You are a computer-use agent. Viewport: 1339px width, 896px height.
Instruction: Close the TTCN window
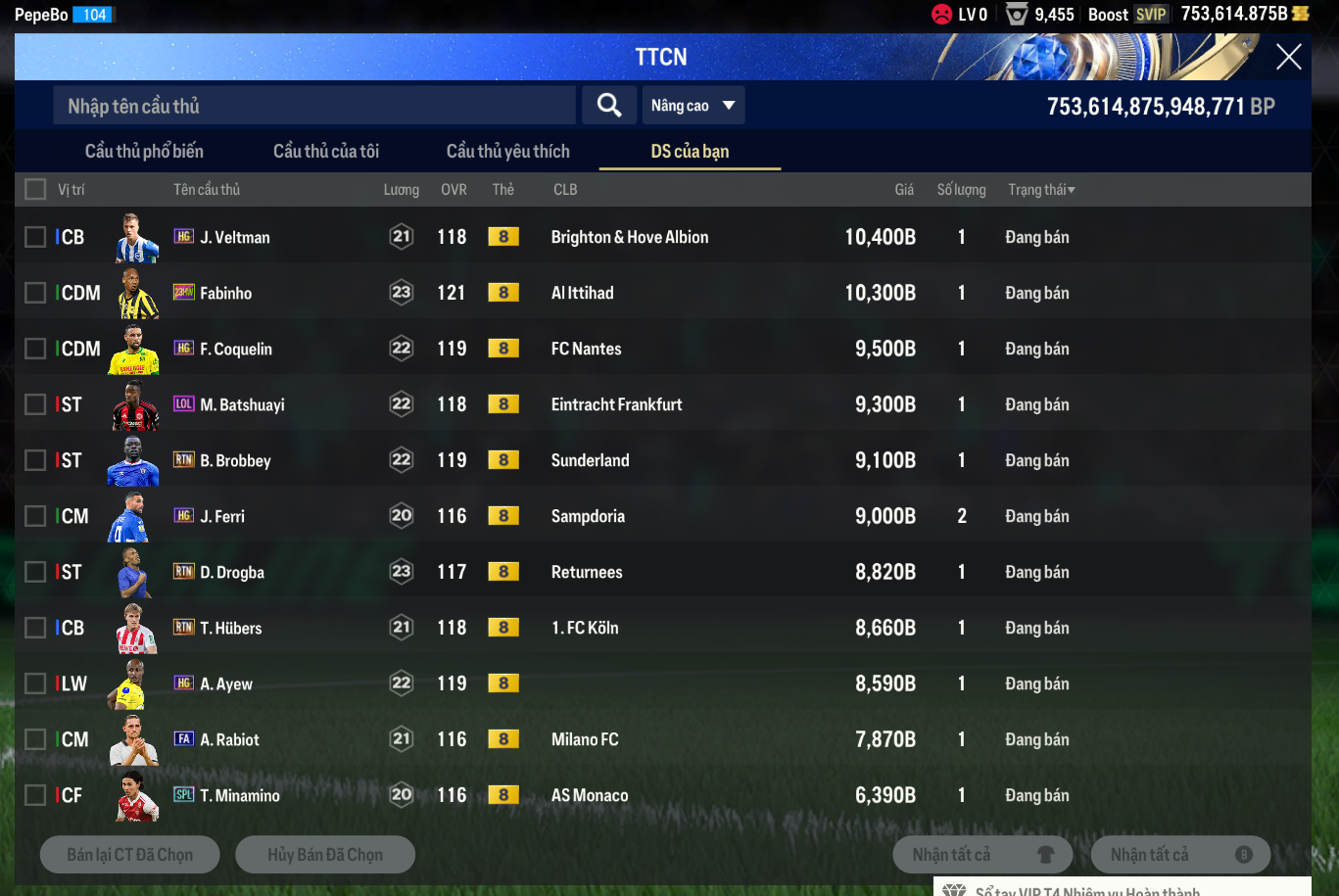coord(1288,57)
